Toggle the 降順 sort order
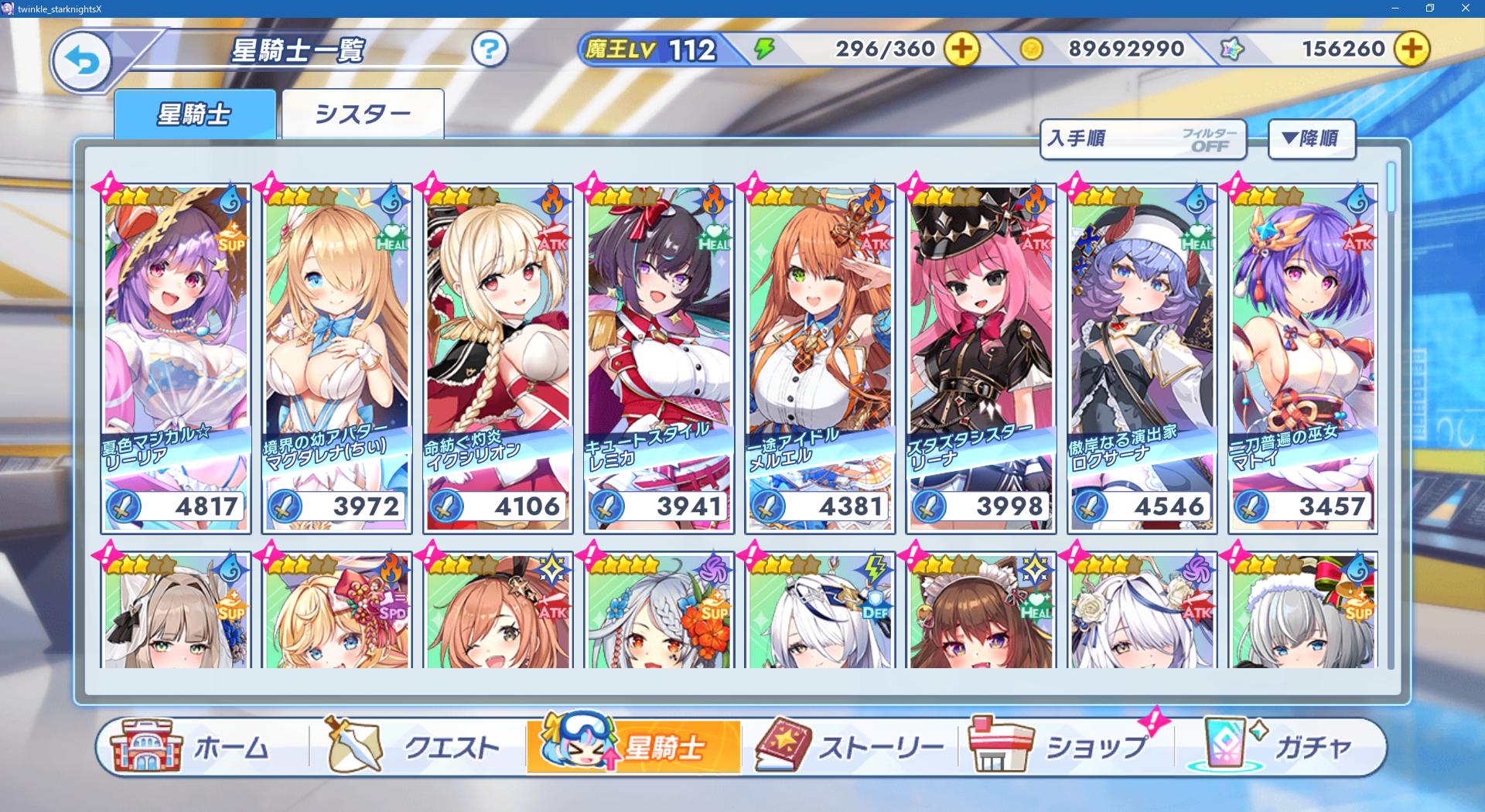 tap(1311, 139)
